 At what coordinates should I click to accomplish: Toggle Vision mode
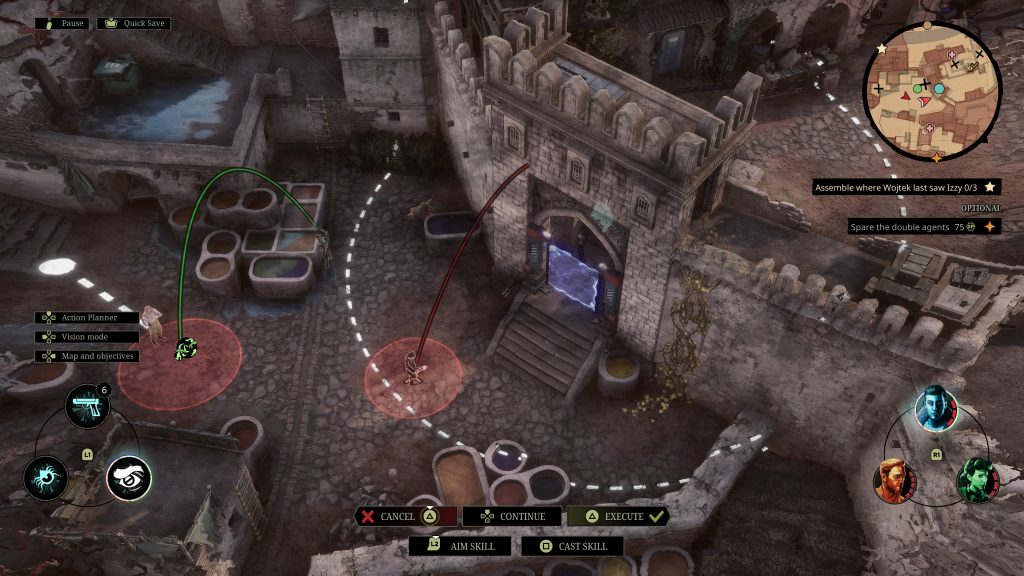(x=86, y=336)
